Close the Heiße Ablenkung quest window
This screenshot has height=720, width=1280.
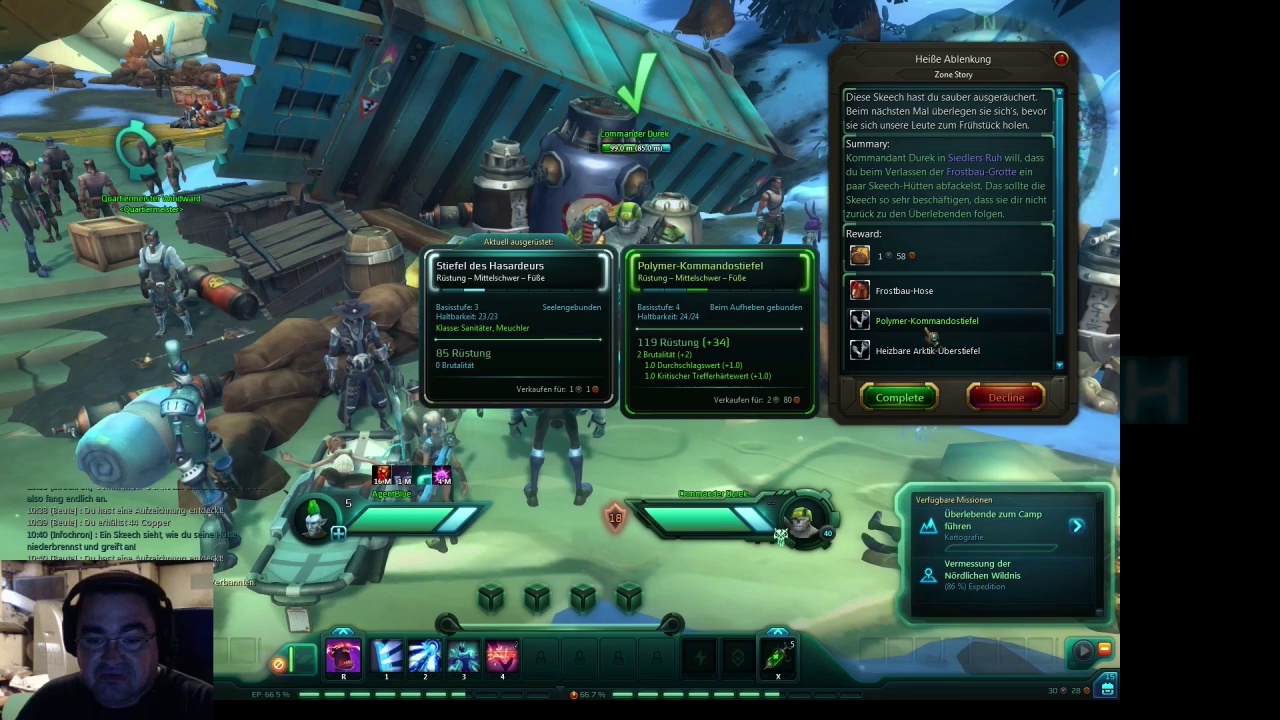pos(1061,59)
